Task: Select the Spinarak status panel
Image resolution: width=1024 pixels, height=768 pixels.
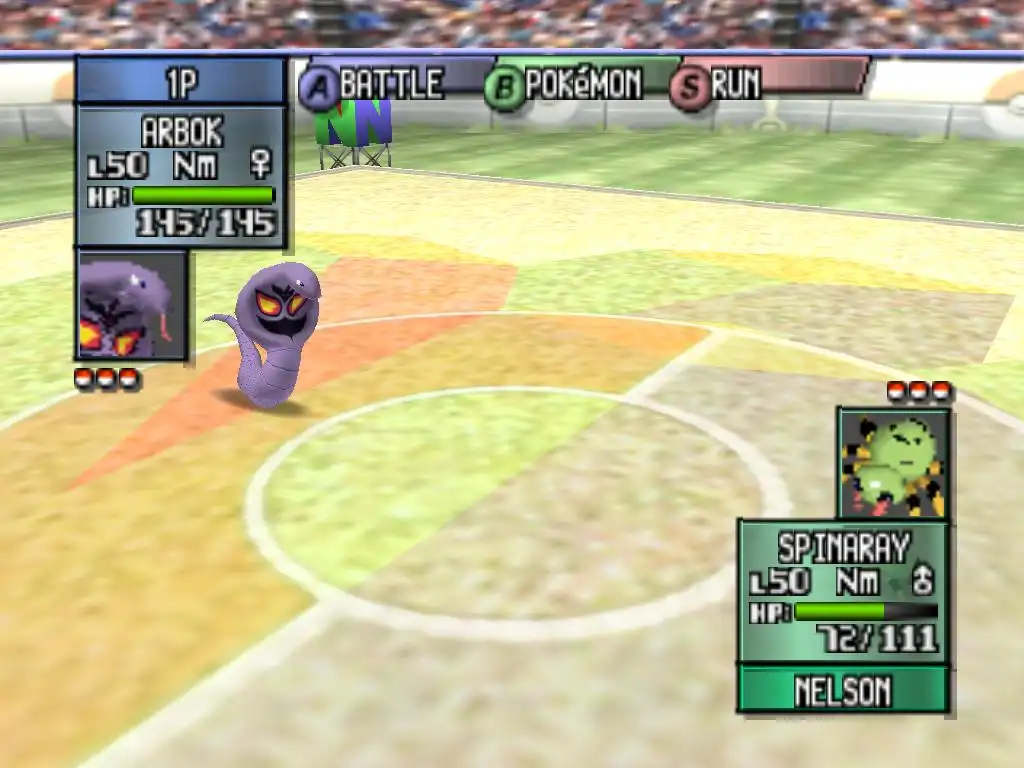Action: coord(843,591)
